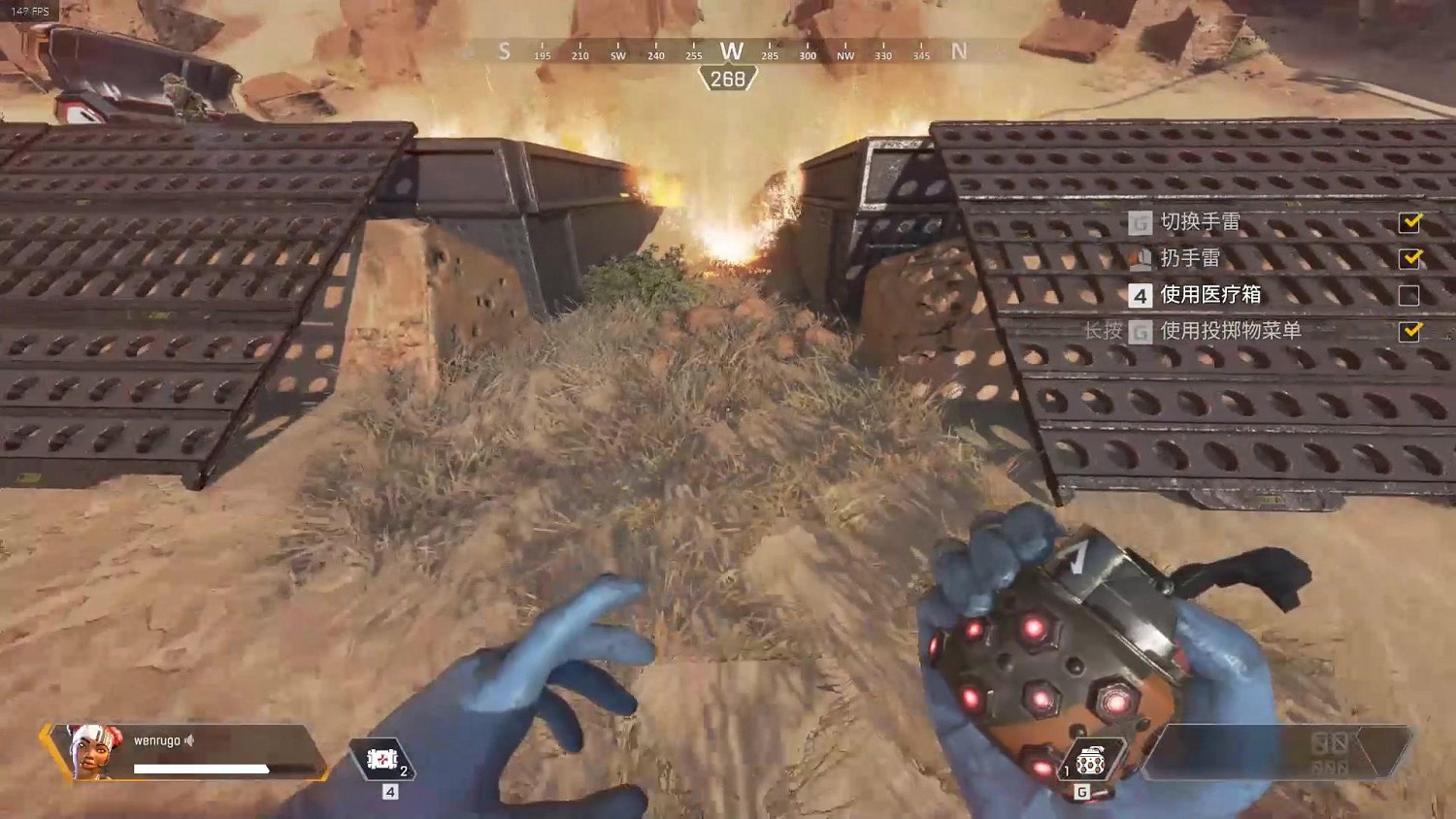Click the 4 key badge under the med kit slot

click(x=392, y=791)
